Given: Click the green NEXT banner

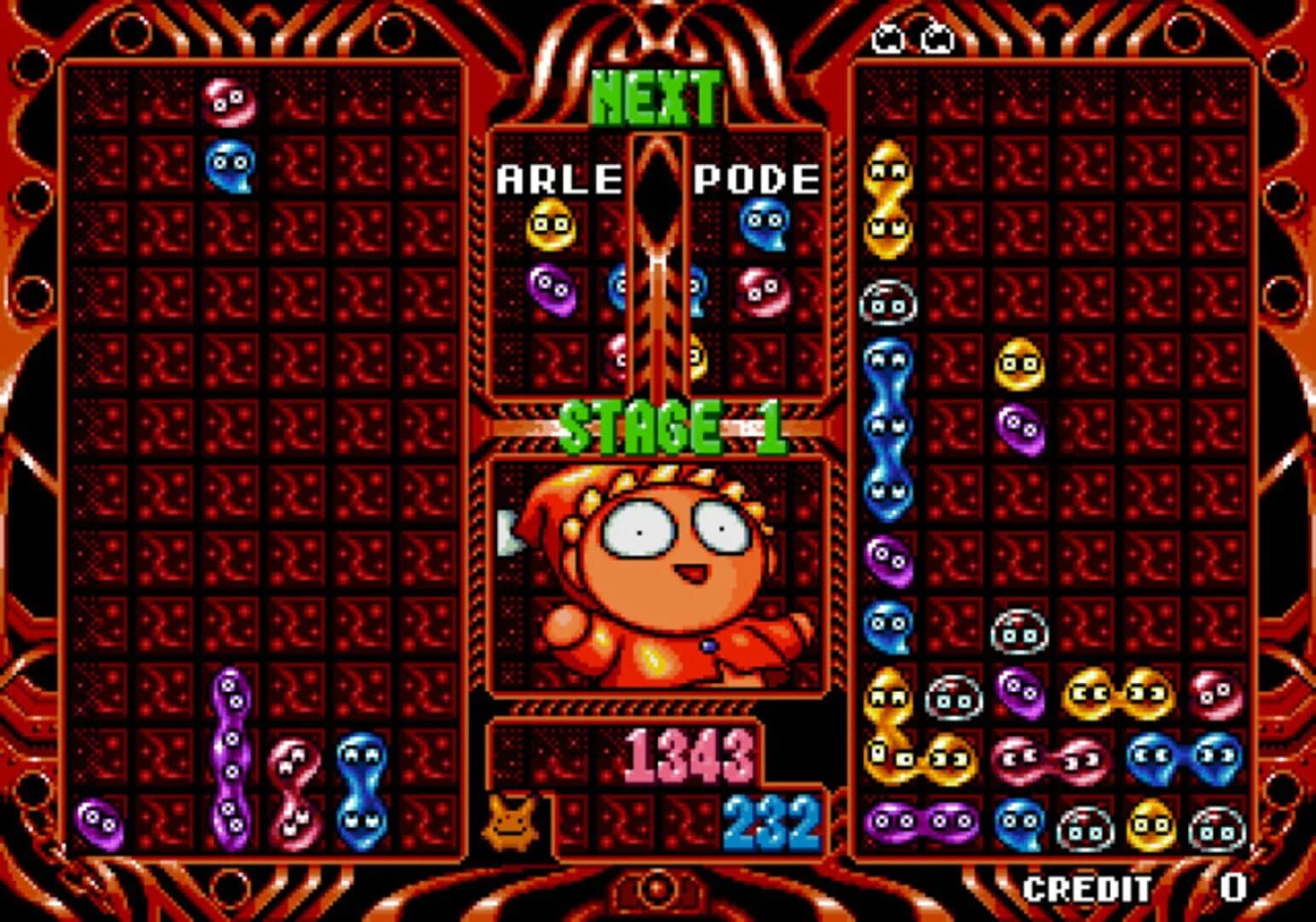Looking at the screenshot, I should (657, 98).
